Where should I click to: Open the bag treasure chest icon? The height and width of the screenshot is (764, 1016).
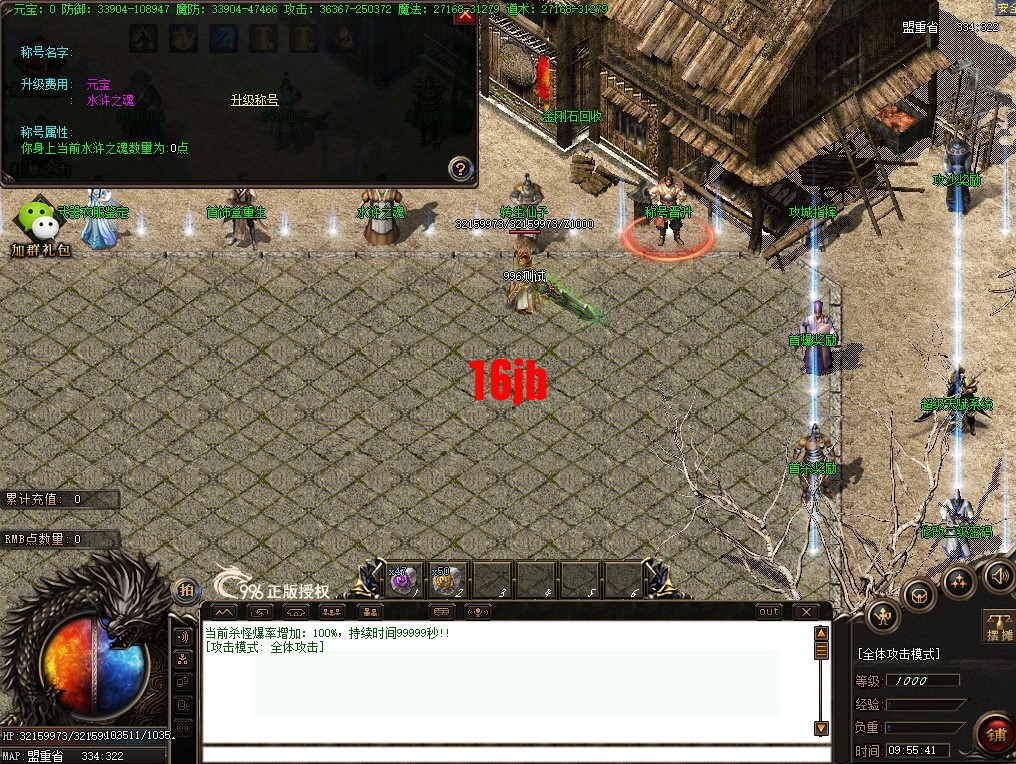coord(920,596)
